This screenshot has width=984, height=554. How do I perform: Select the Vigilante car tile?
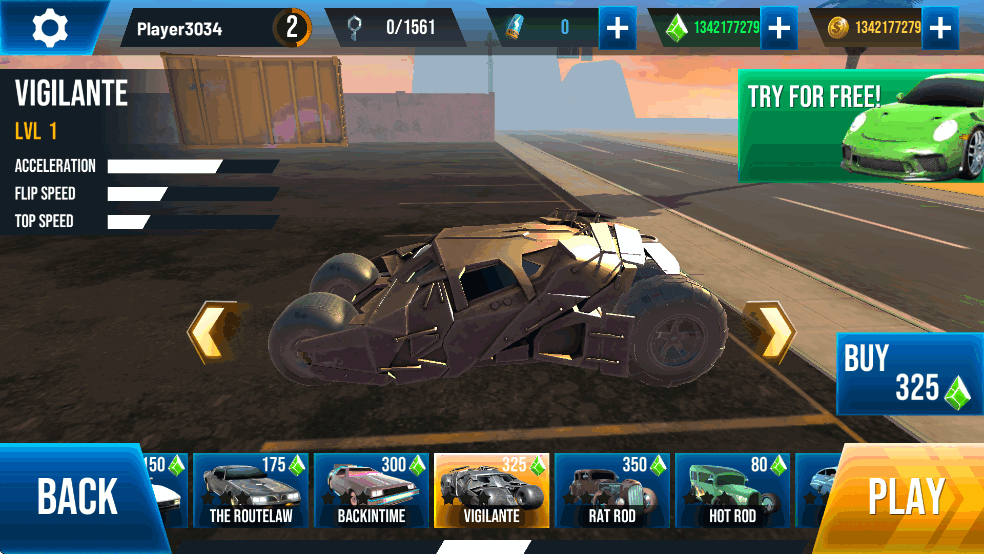[x=492, y=490]
